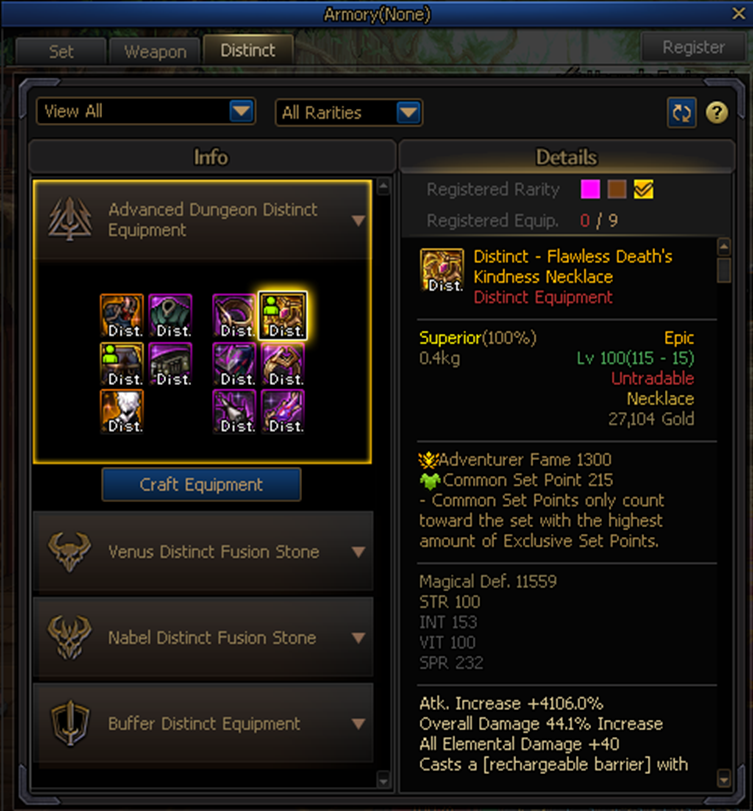Image resolution: width=753 pixels, height=811 pixels.
Task: Click the Craft Equipment button
Action: [201, 485]
